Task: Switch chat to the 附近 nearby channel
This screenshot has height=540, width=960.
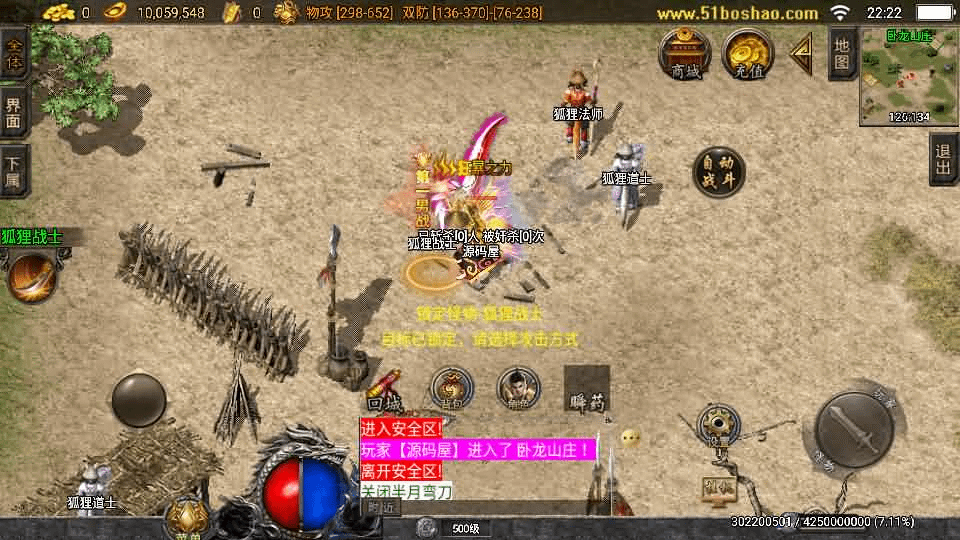Action: 381,507
